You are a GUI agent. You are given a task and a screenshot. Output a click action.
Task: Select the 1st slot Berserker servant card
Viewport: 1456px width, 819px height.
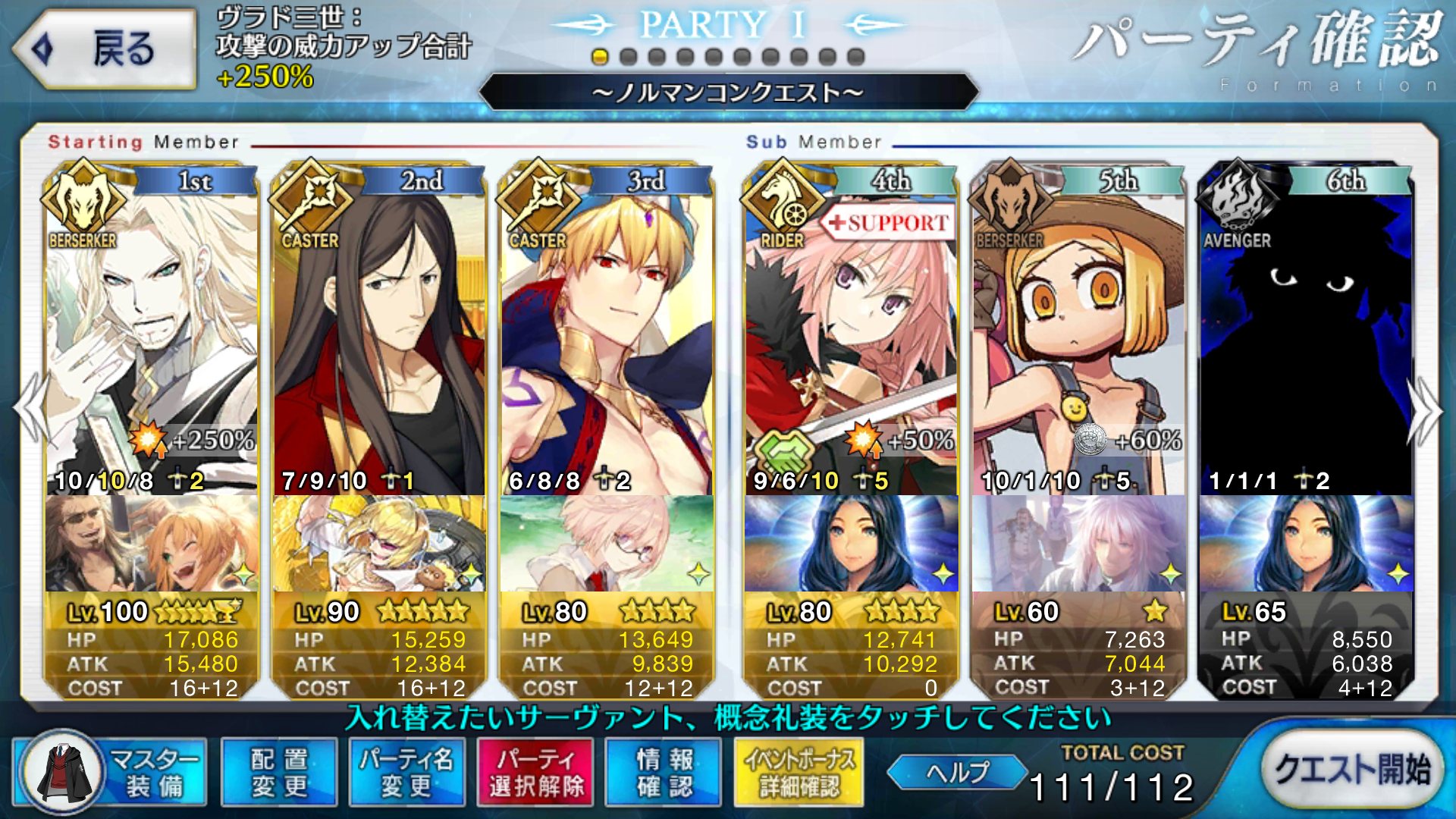coord(152,334)
